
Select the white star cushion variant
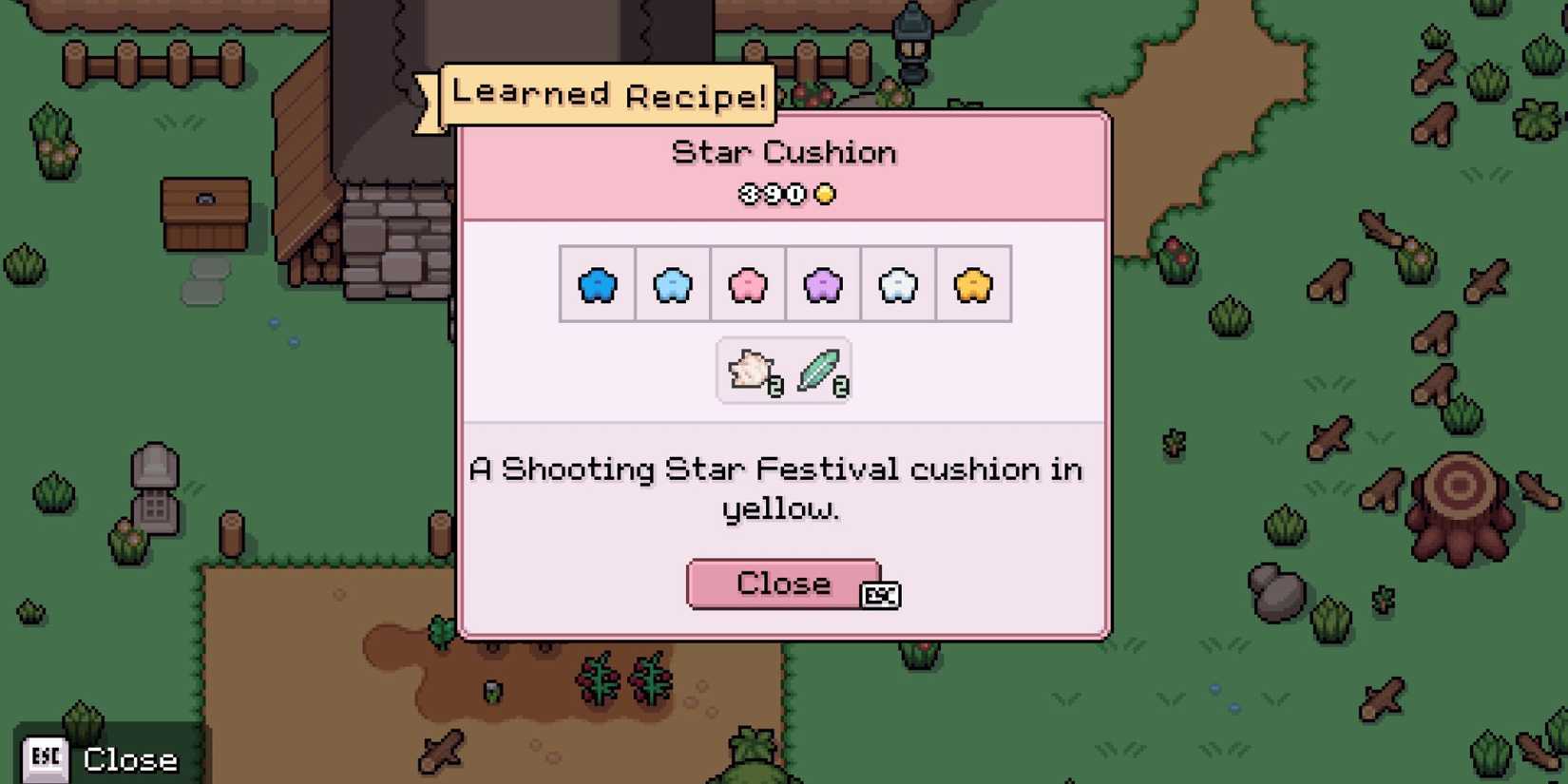coord(897,283)
